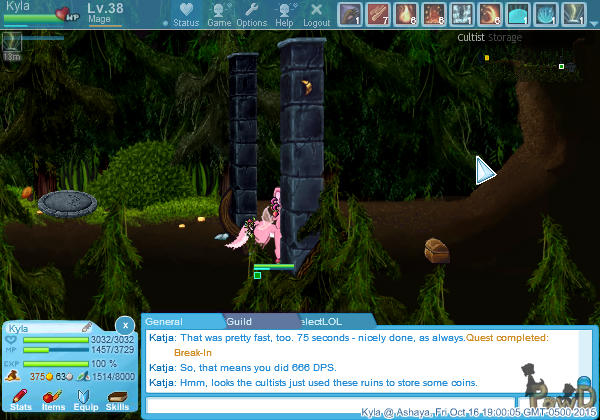
Task: Open the Status menu
Action: point(186,14)
